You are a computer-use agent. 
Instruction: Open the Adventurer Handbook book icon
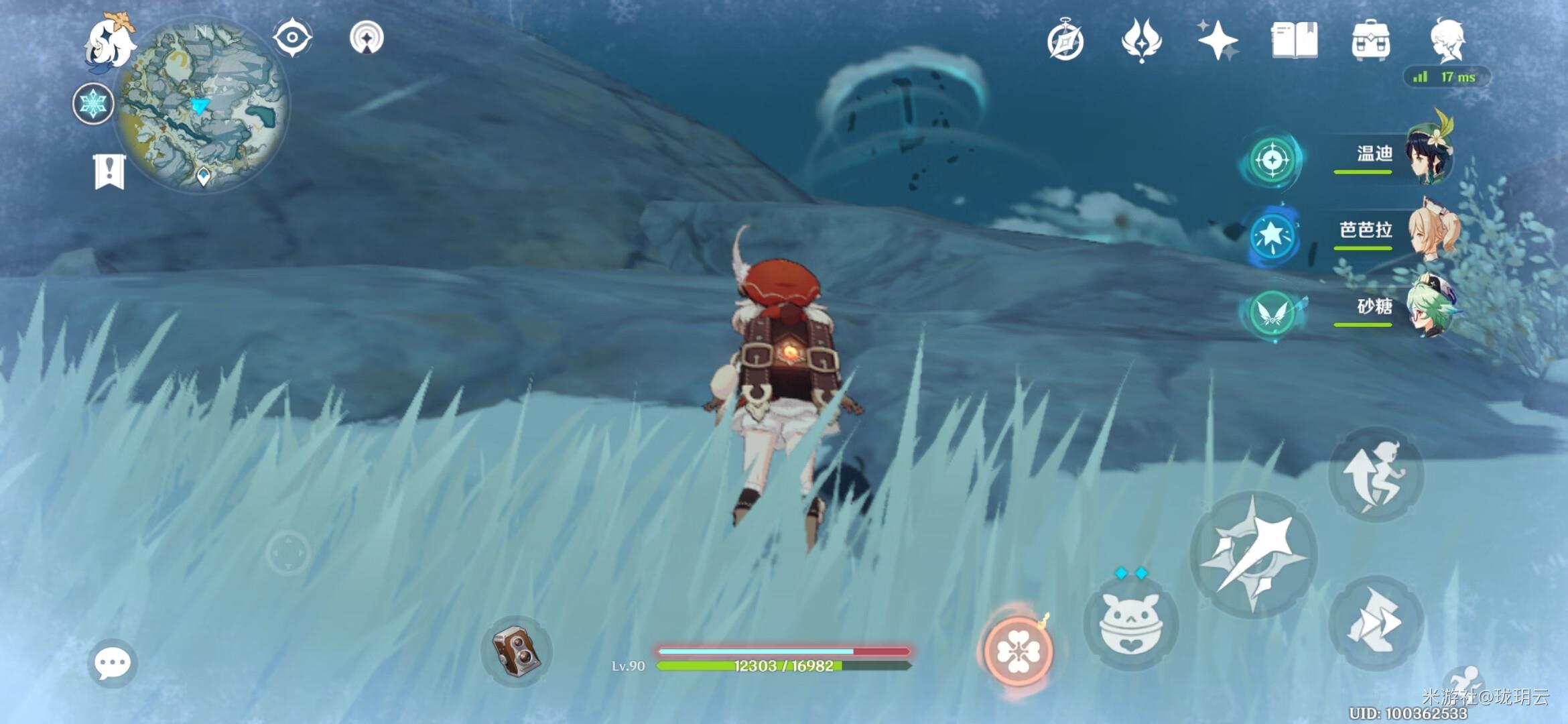1294,40
